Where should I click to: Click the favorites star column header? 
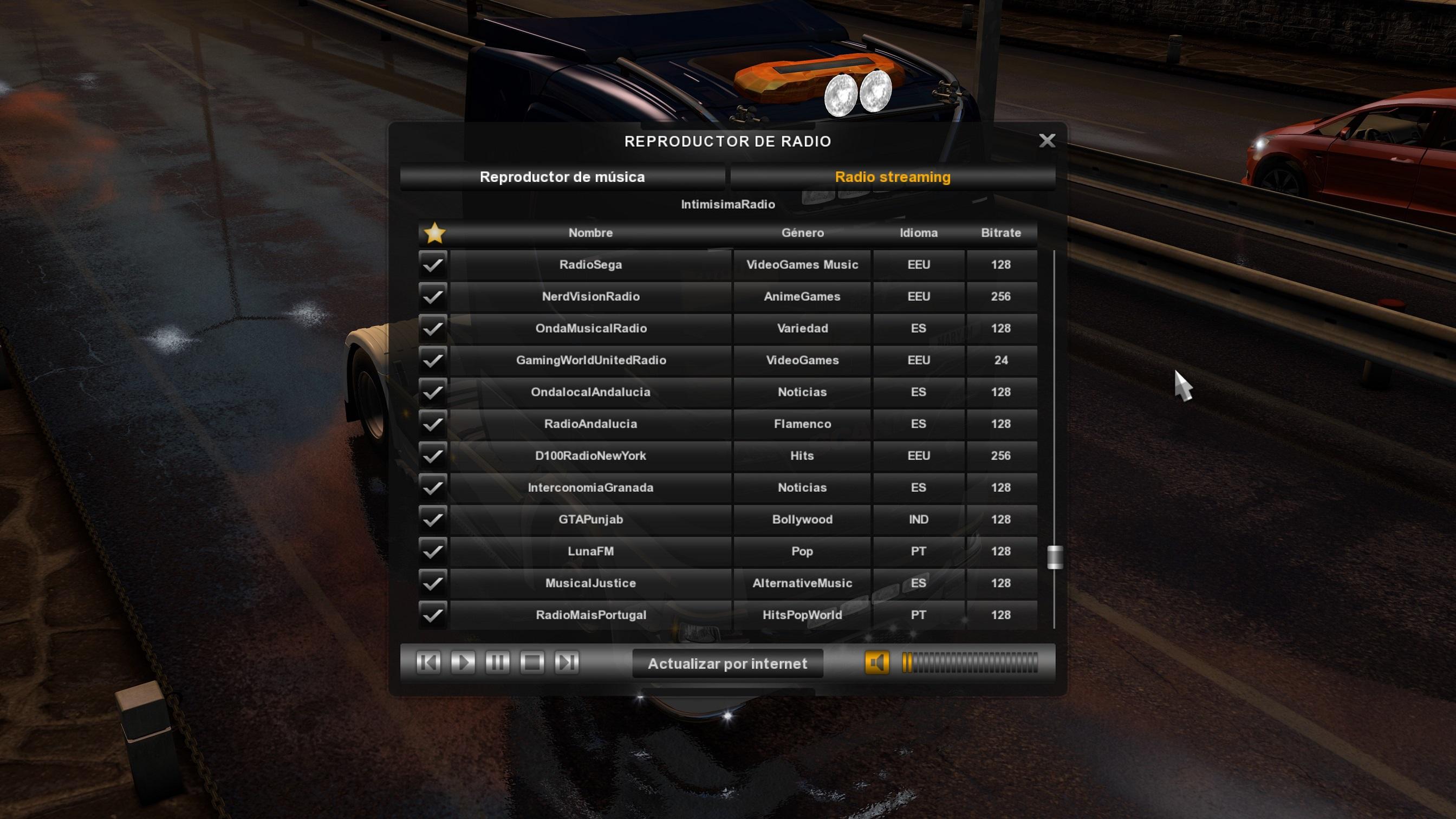434,233
